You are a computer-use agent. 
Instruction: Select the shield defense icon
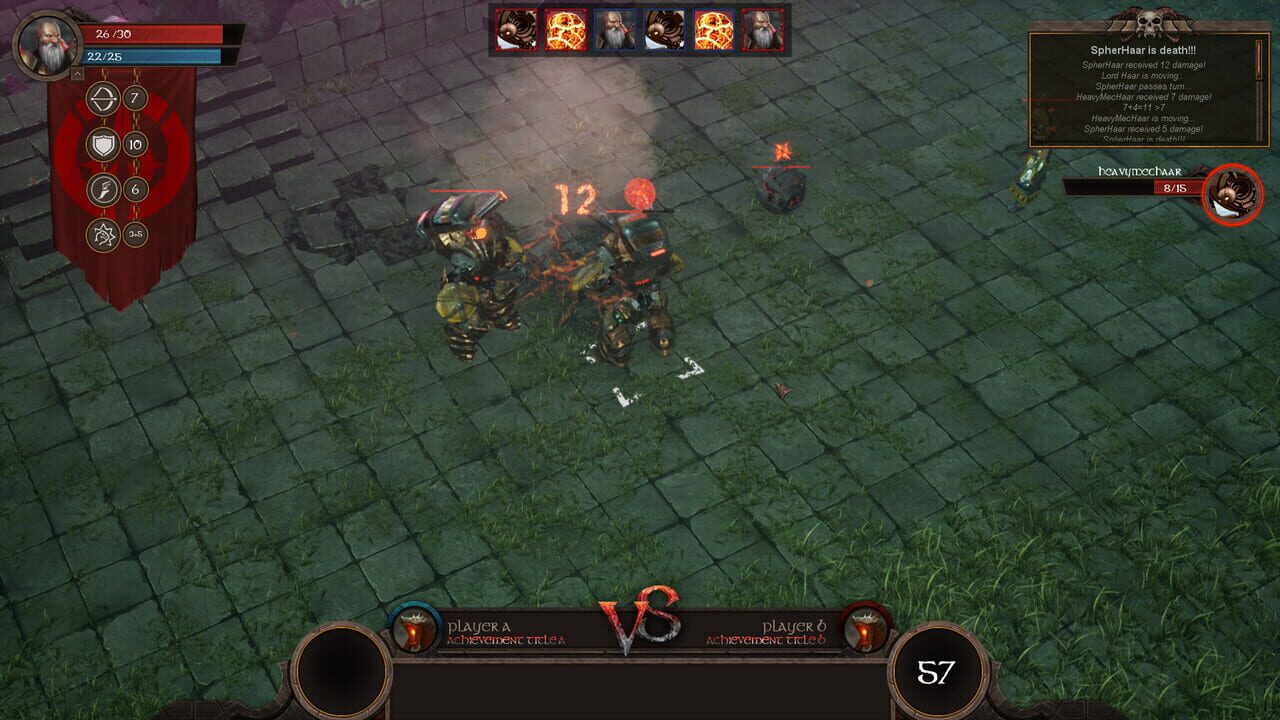pos(102,145)
